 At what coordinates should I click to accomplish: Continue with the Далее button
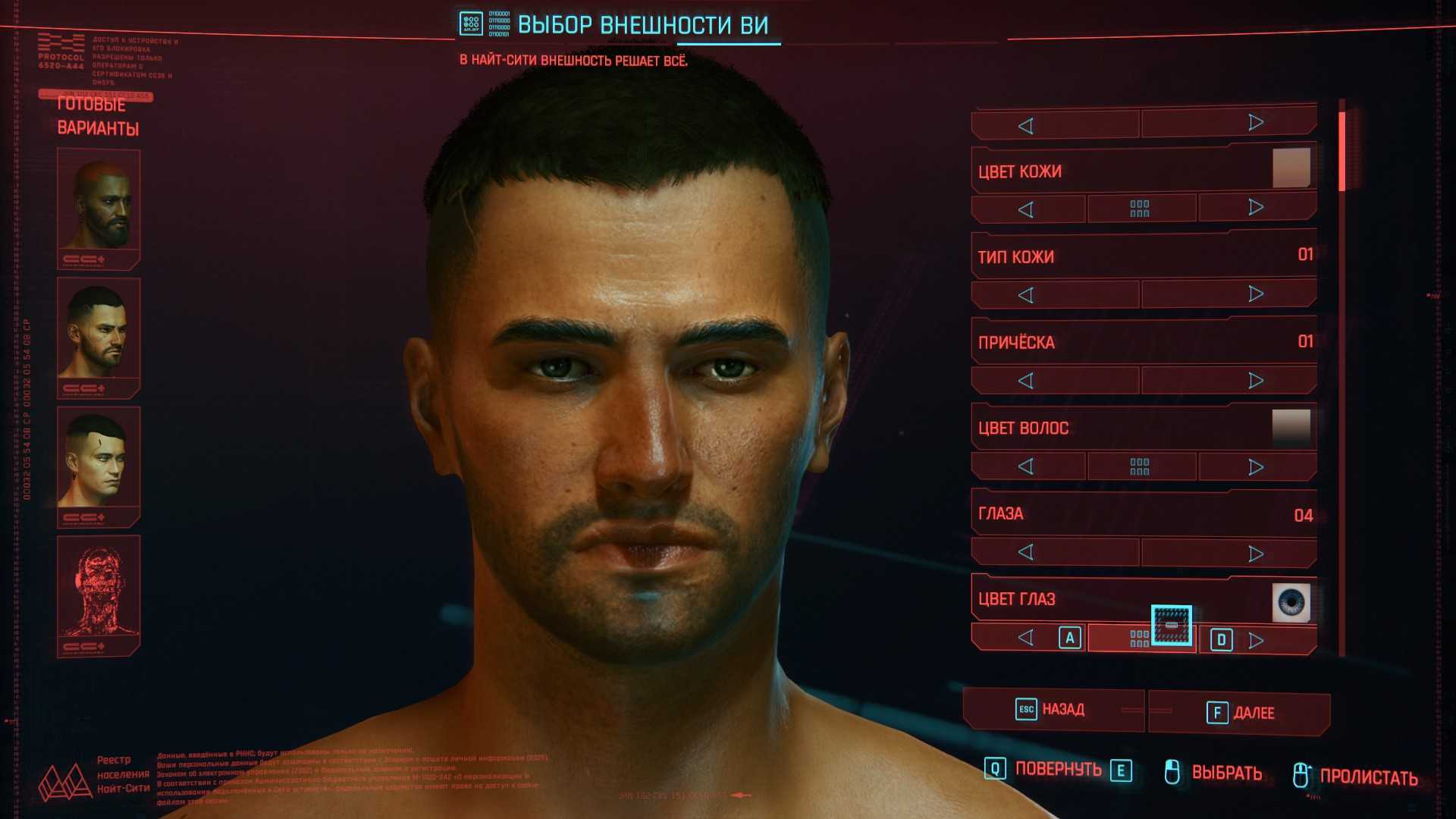pos(1241,713)
